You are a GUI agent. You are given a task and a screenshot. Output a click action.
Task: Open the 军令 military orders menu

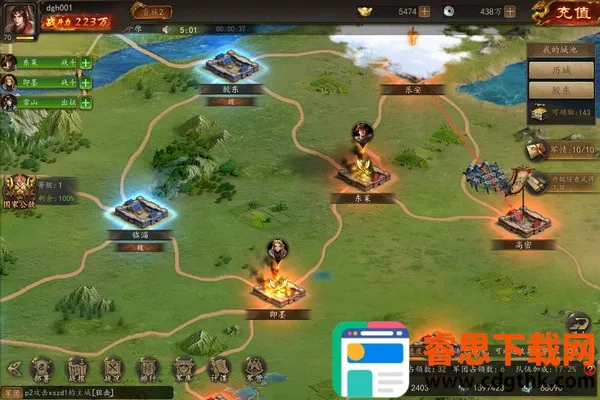pyautogui.click(x=254, y=368)
